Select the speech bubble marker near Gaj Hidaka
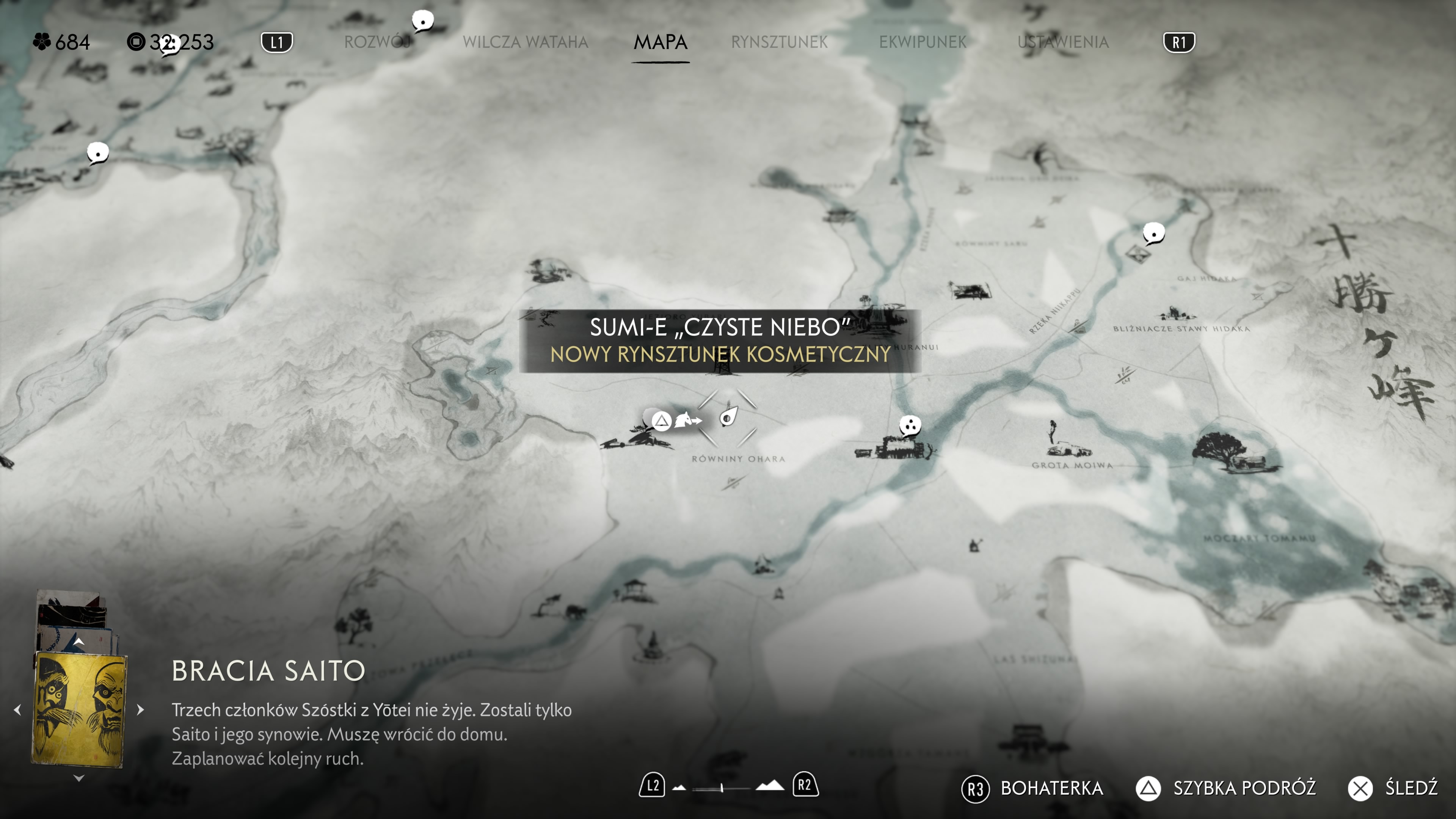The height and width of the screenshot is (819, 1456). point(1153,232)
